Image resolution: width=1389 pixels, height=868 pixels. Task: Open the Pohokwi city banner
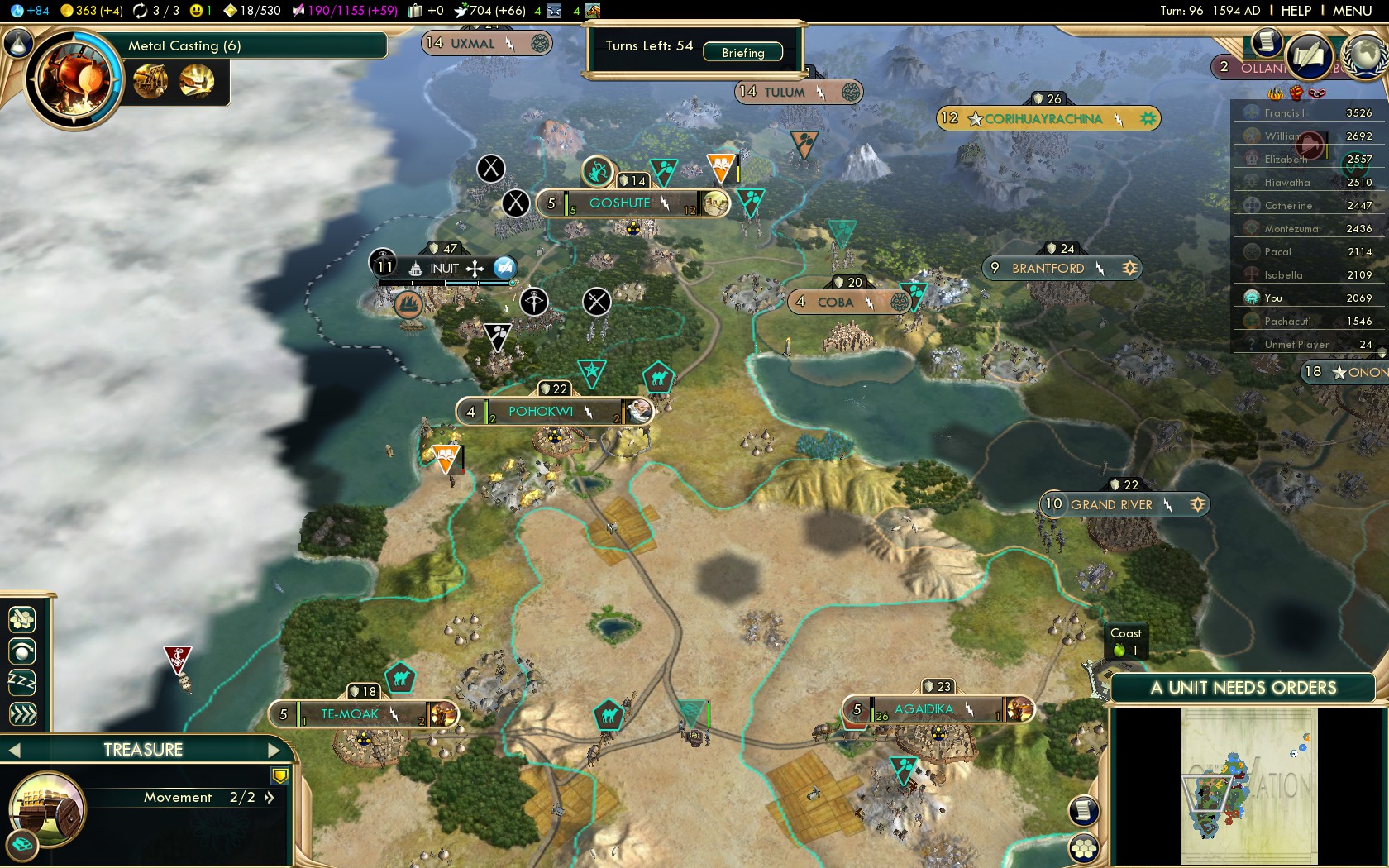tap(540, 412)
